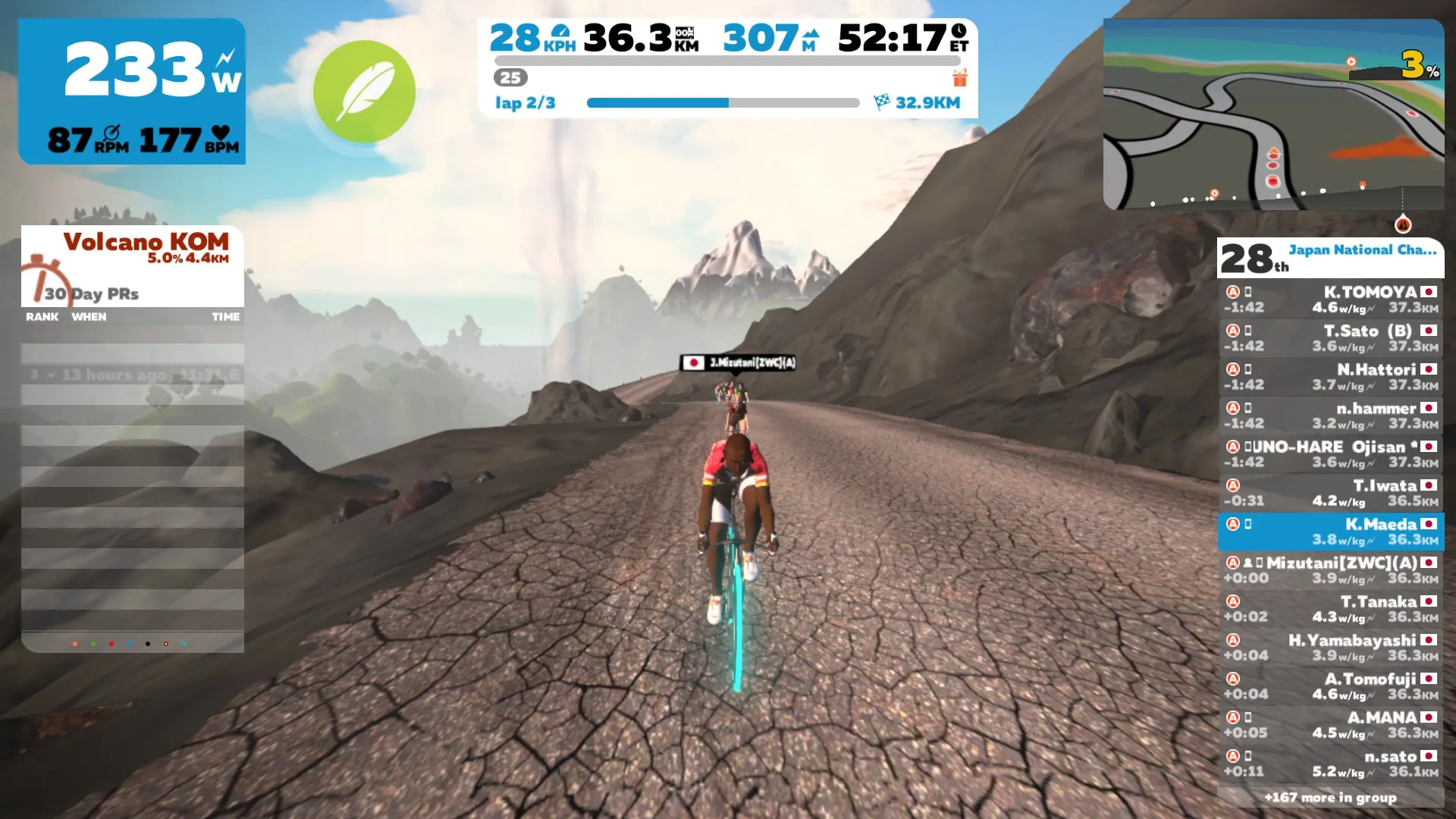Pick T.Iwata from riders list
Screen dimensions: 1456x819
[x=1331, y=493]
